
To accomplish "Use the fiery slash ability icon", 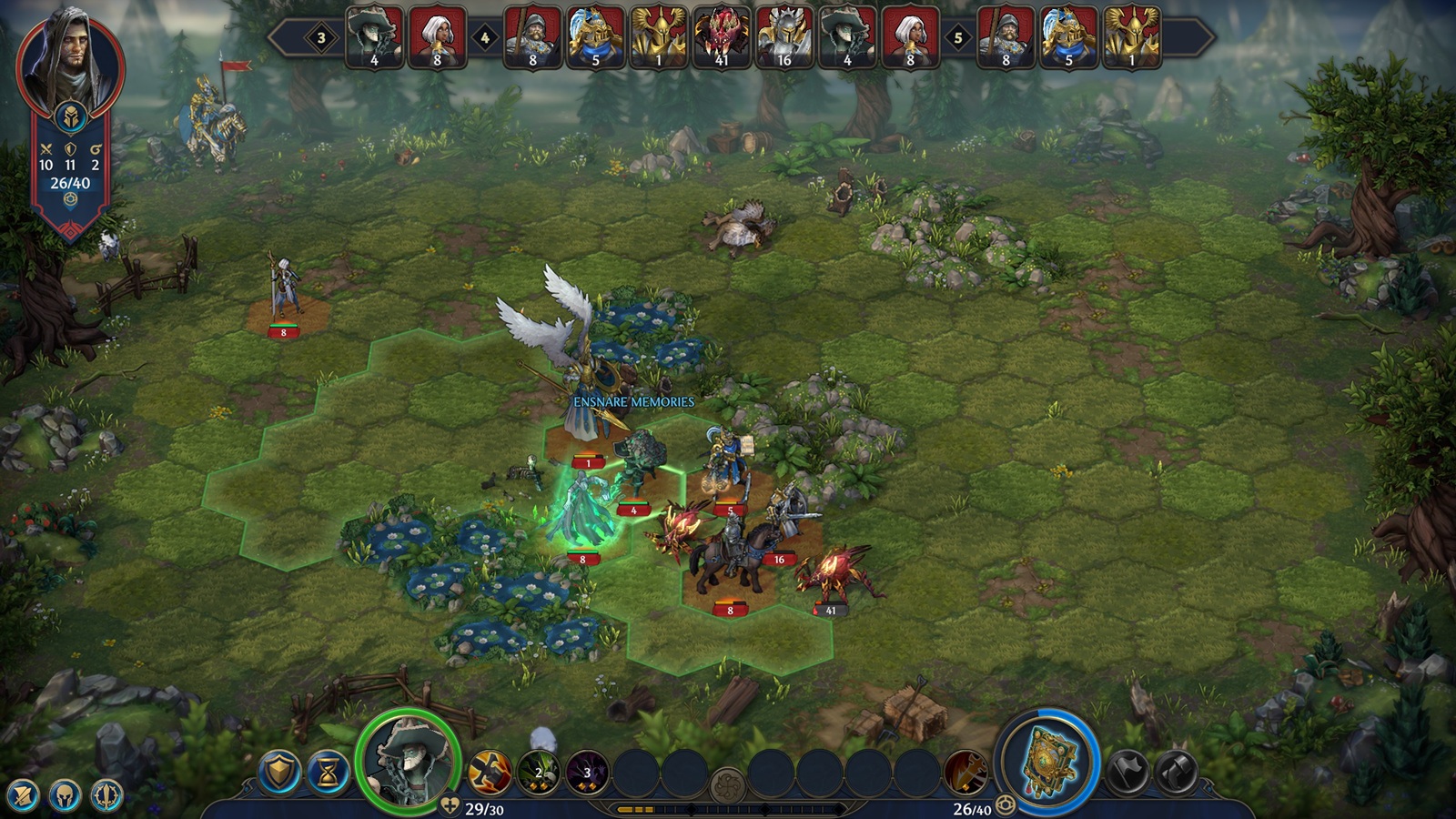I will [488, 772].
